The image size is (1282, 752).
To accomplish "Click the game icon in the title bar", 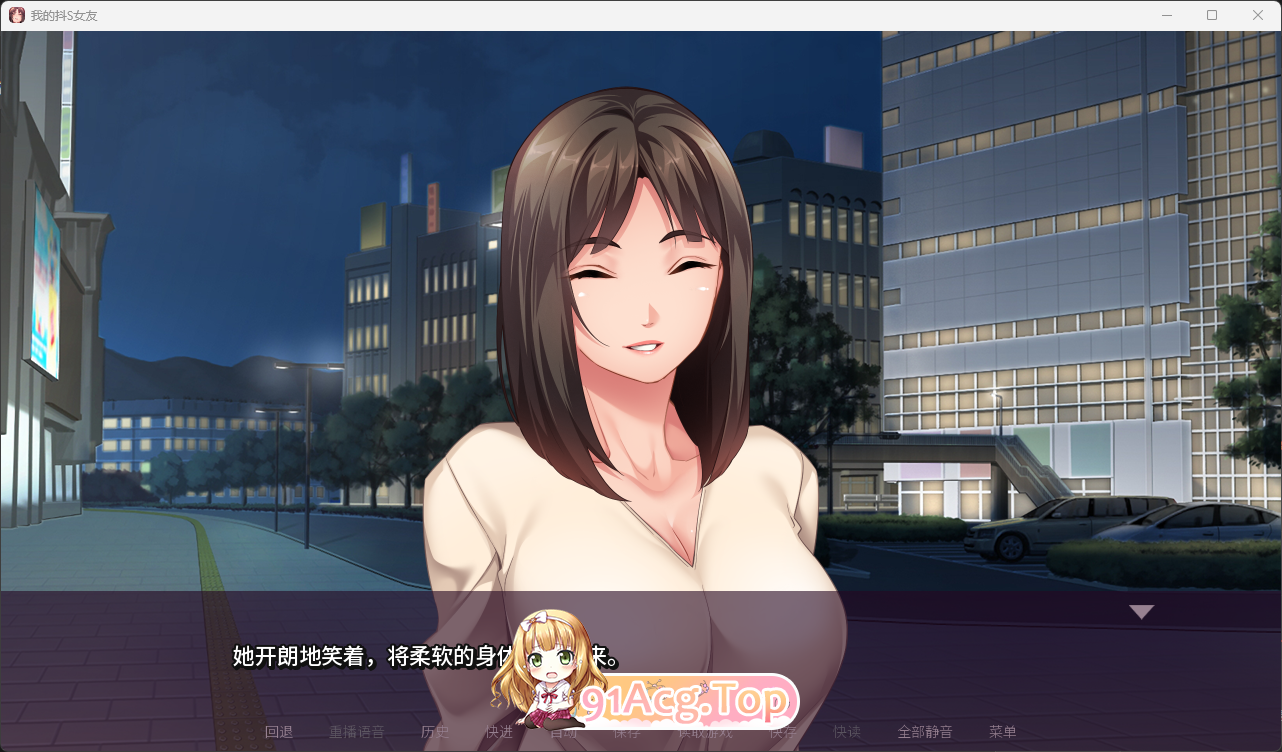I will [x=16, y=15].
